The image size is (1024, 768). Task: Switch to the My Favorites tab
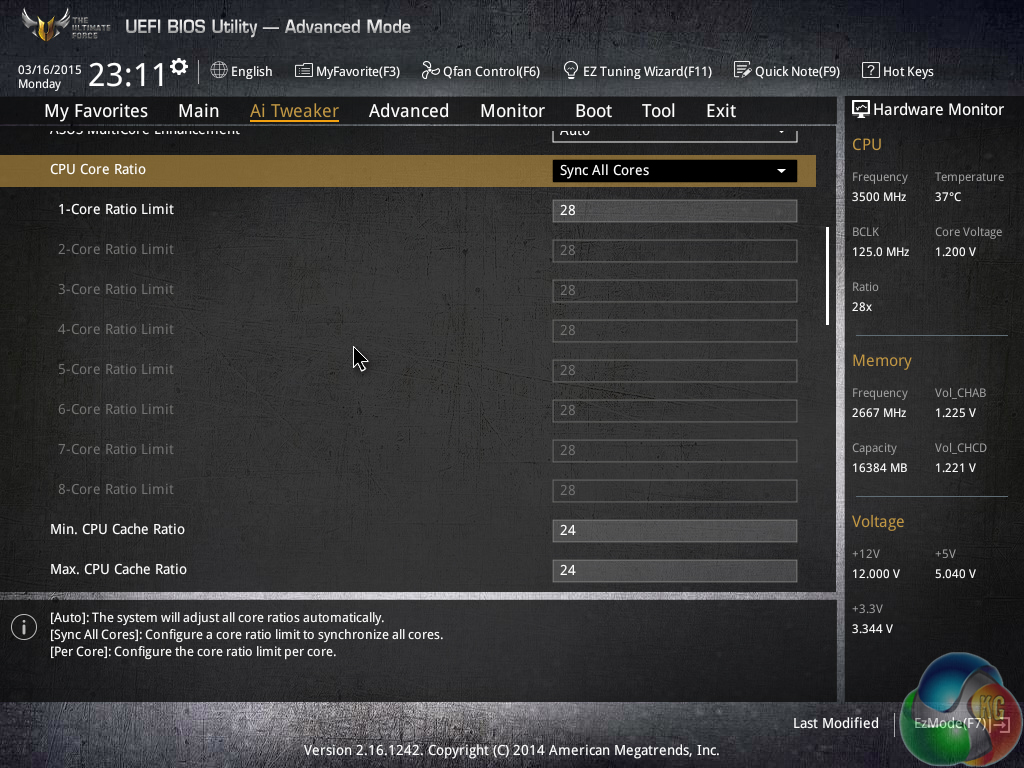(x=96, y=111)
